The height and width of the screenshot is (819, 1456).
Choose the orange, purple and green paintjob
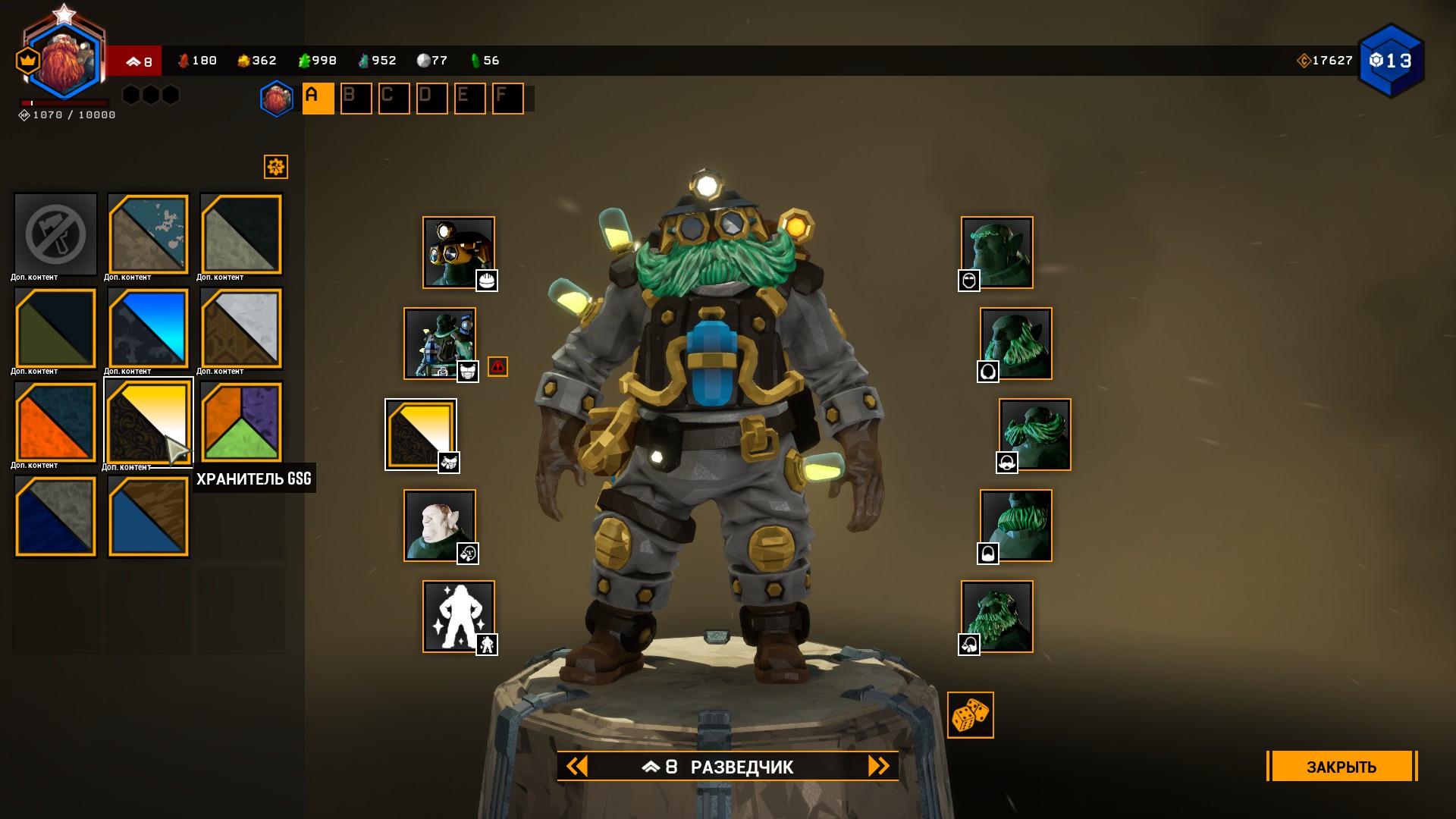pyautogui.click(x=241, y=422)
